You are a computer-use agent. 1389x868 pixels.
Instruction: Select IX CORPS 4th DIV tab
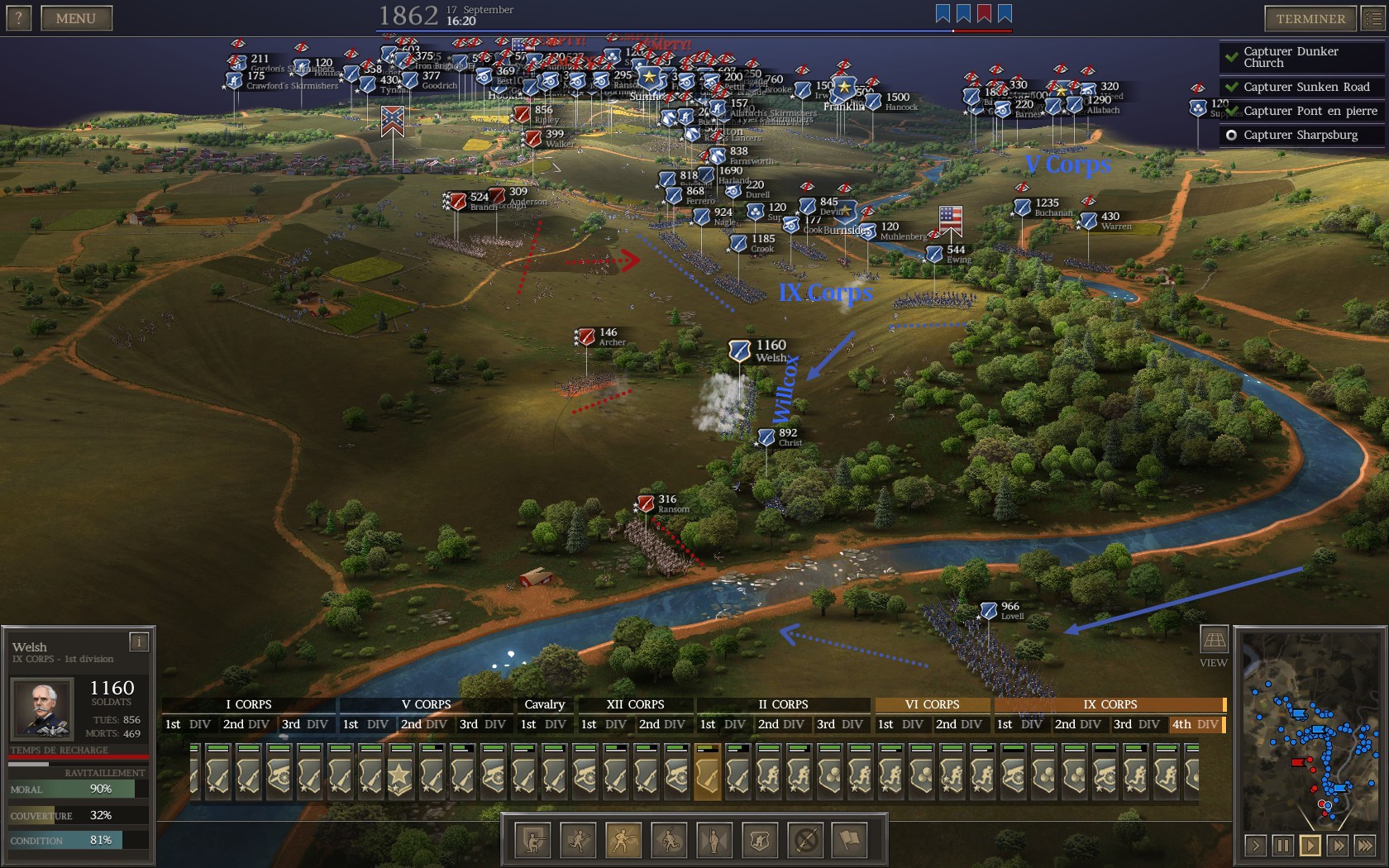point(1195,724)
